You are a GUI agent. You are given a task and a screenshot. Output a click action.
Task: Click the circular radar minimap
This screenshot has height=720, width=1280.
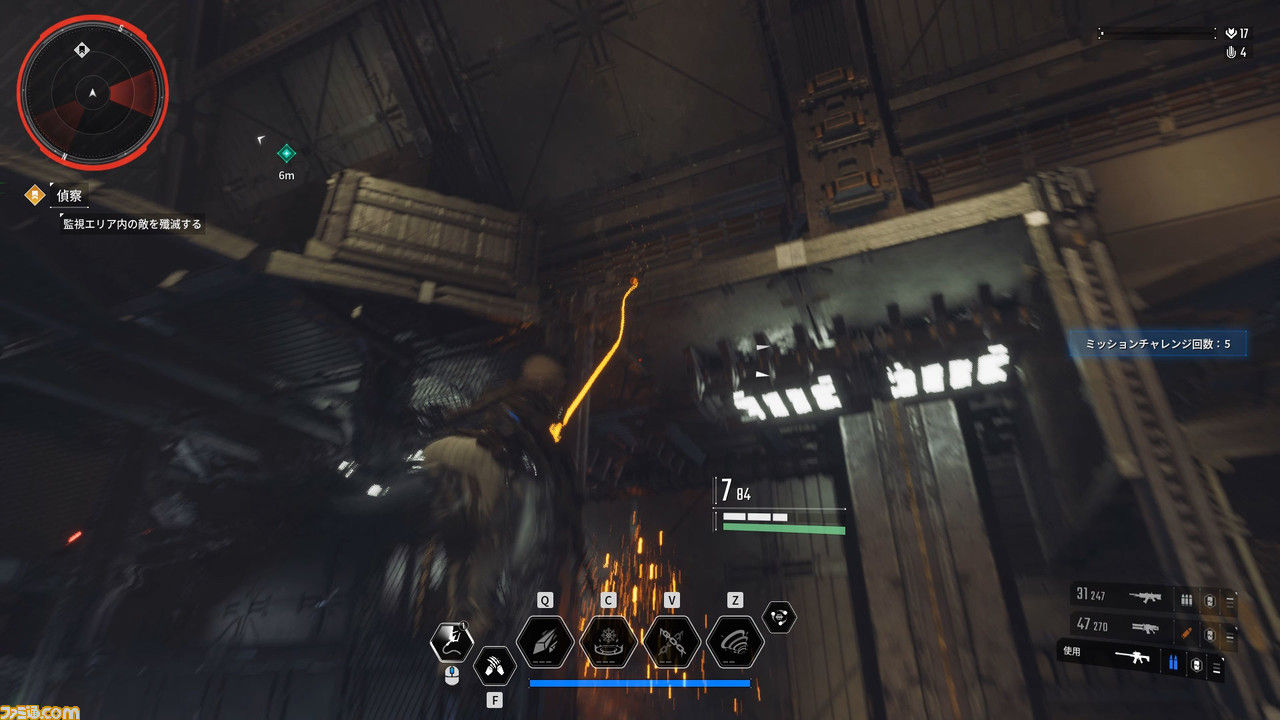[x=92, y=93]
